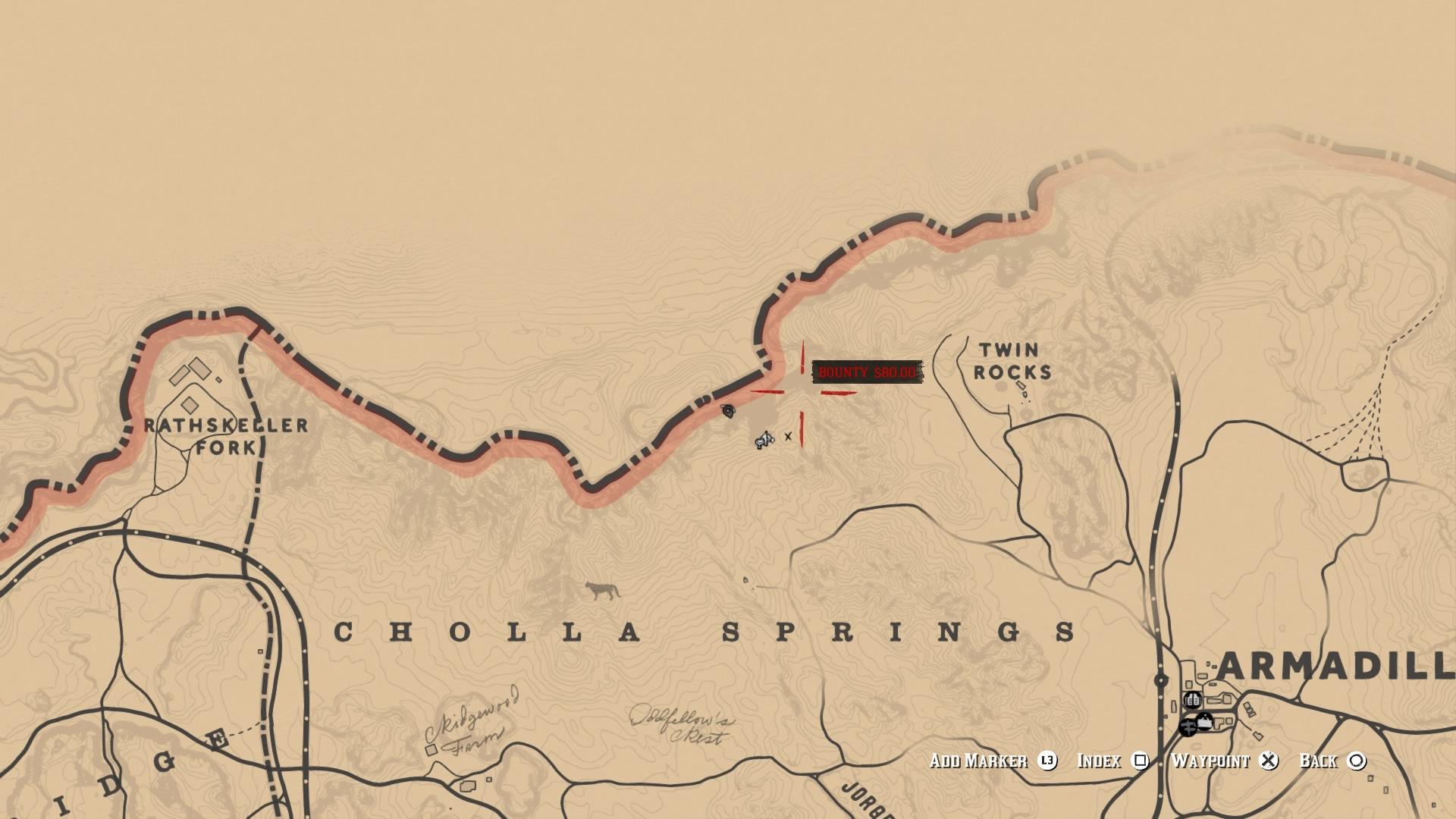Open the saloon icon in Armadillo
1456x819 pixels.
point(1192,700)
